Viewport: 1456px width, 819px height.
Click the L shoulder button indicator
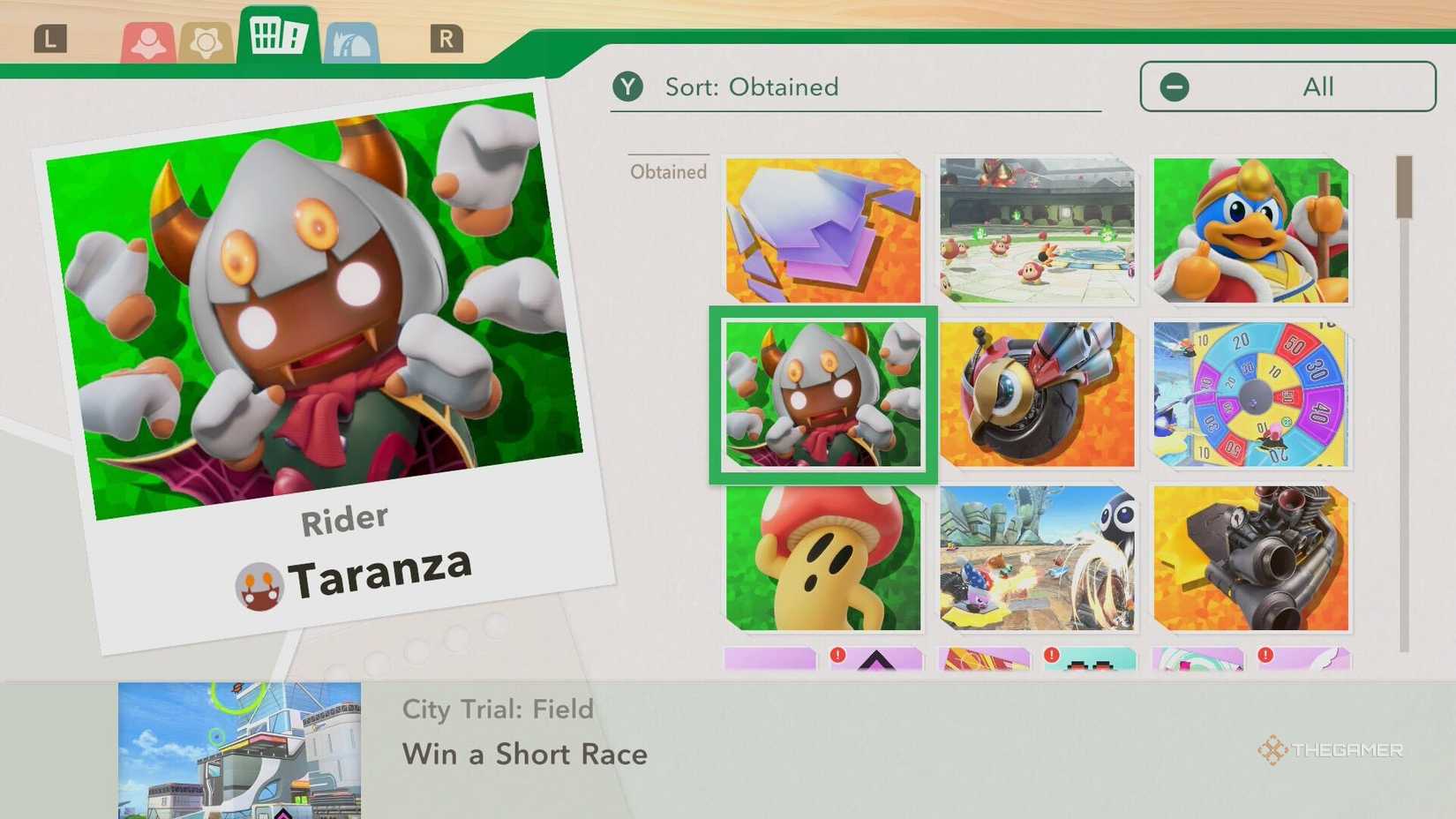pos(52,38)
